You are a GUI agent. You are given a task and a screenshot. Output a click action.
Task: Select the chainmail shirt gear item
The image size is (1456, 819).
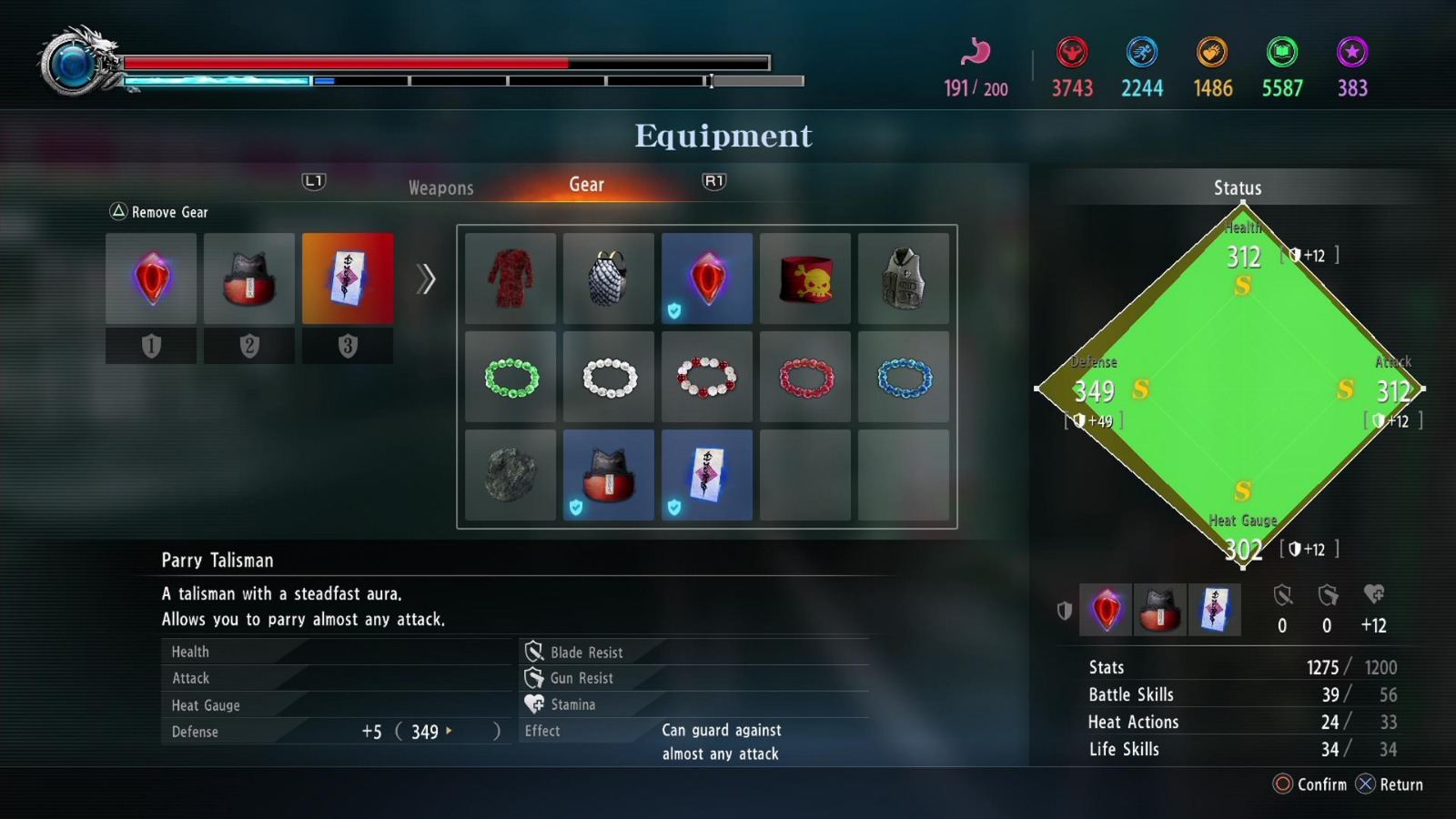[608, 278]
